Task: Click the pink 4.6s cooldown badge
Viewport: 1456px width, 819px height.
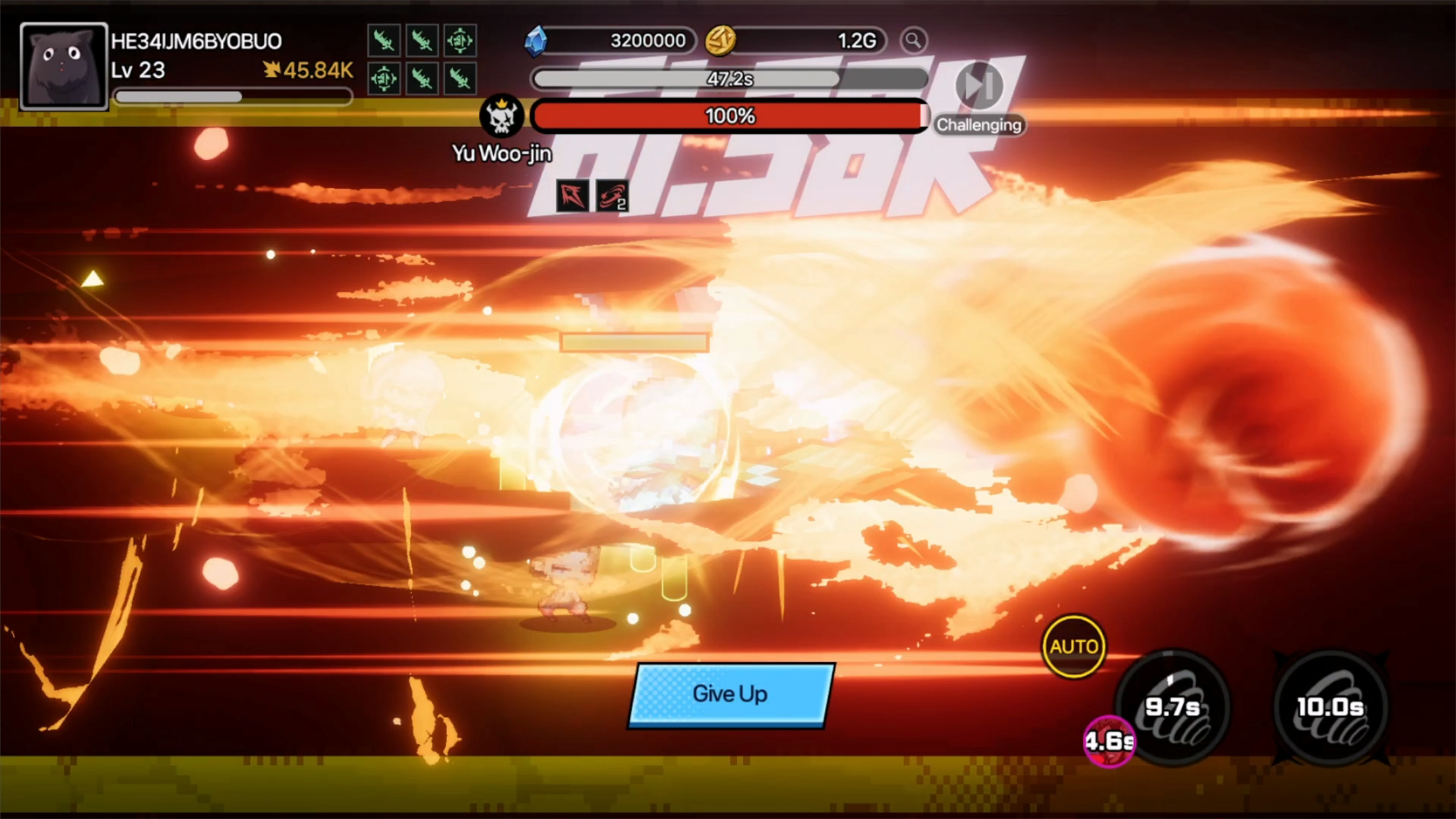Action: tap(1108, 740)
